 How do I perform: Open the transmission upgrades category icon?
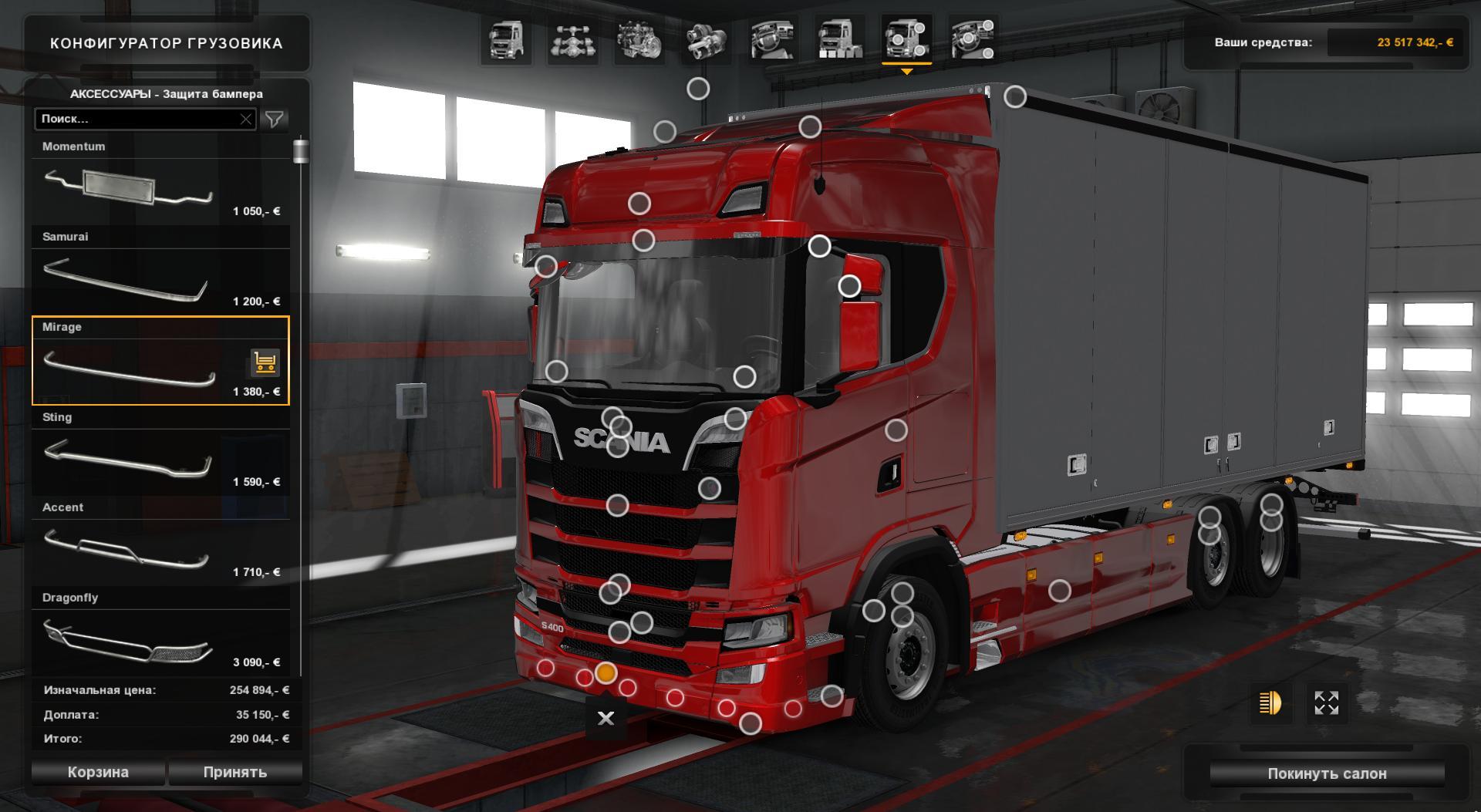(706, 42)
